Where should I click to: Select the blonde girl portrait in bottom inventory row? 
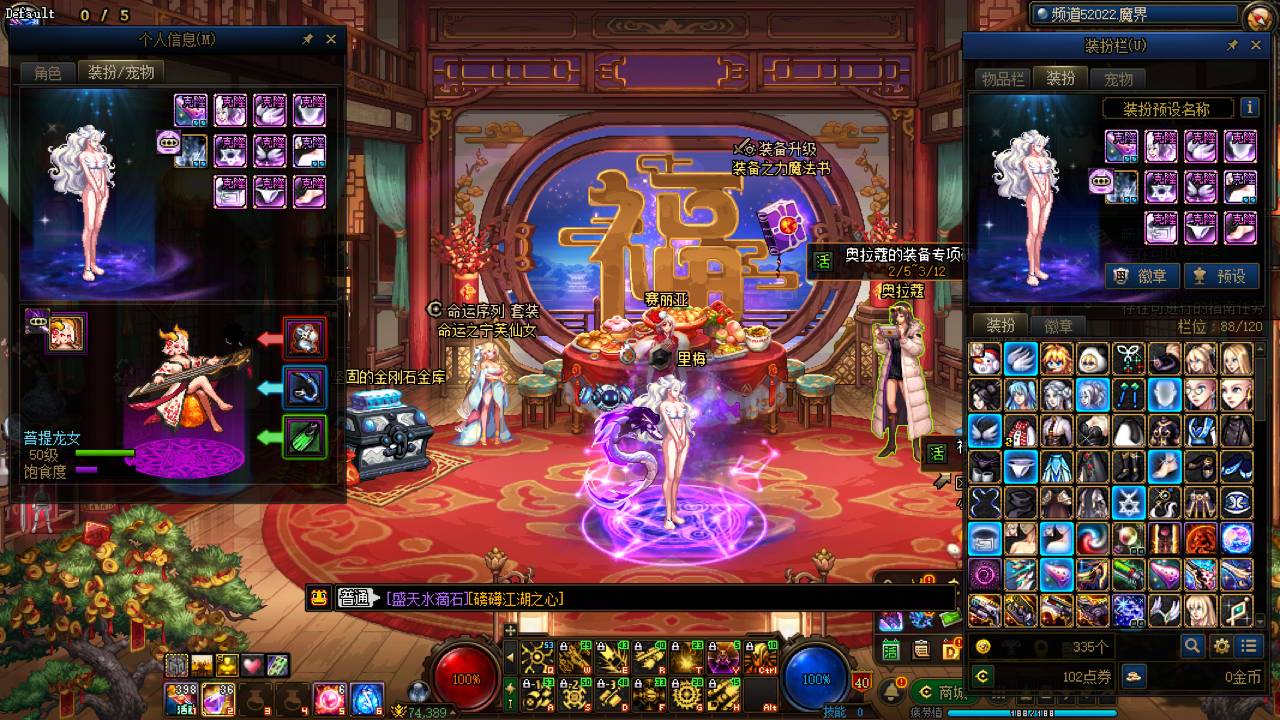point(1199,609)
